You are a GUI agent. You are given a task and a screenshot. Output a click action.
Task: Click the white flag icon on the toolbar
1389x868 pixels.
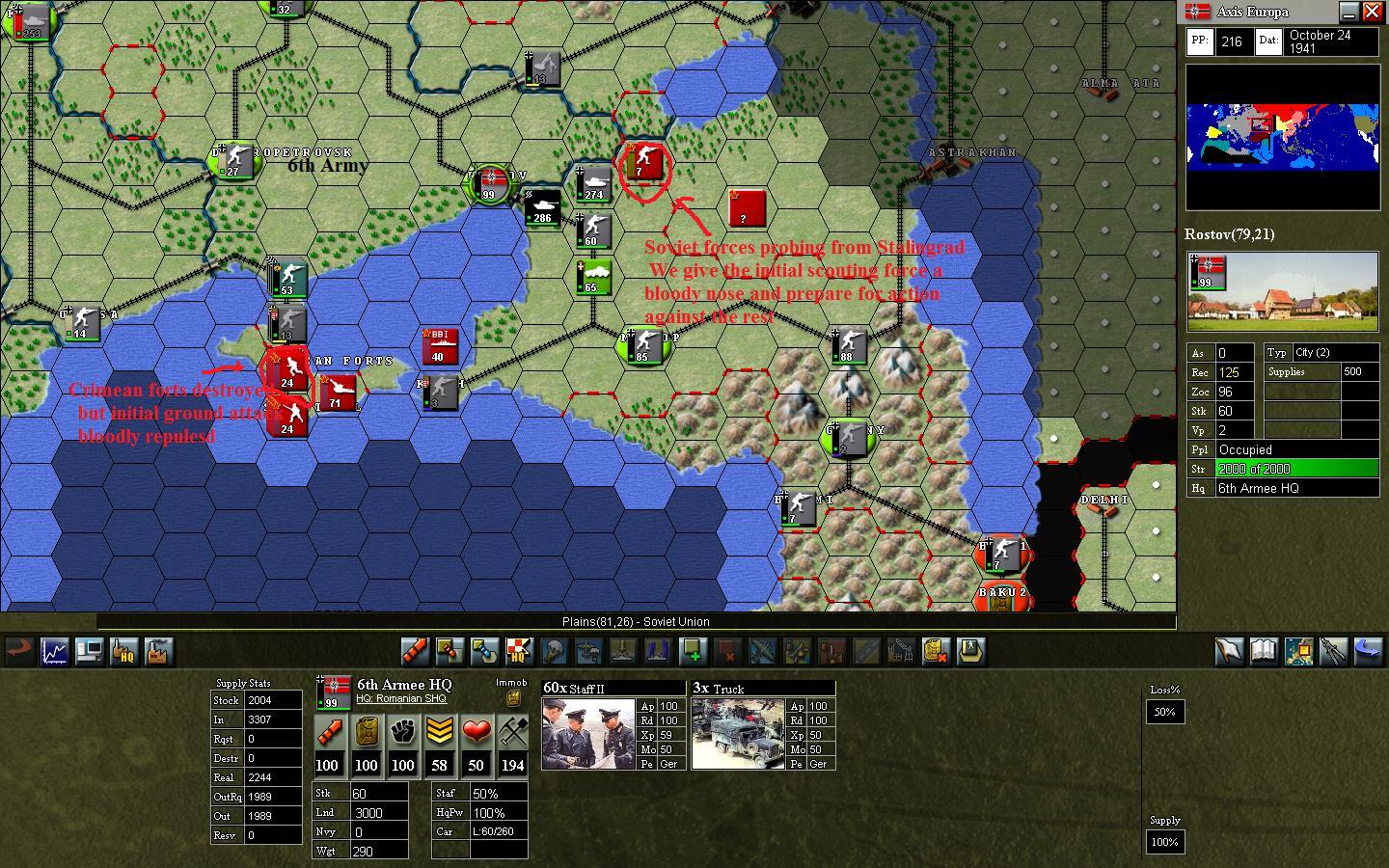[1229, 652]
